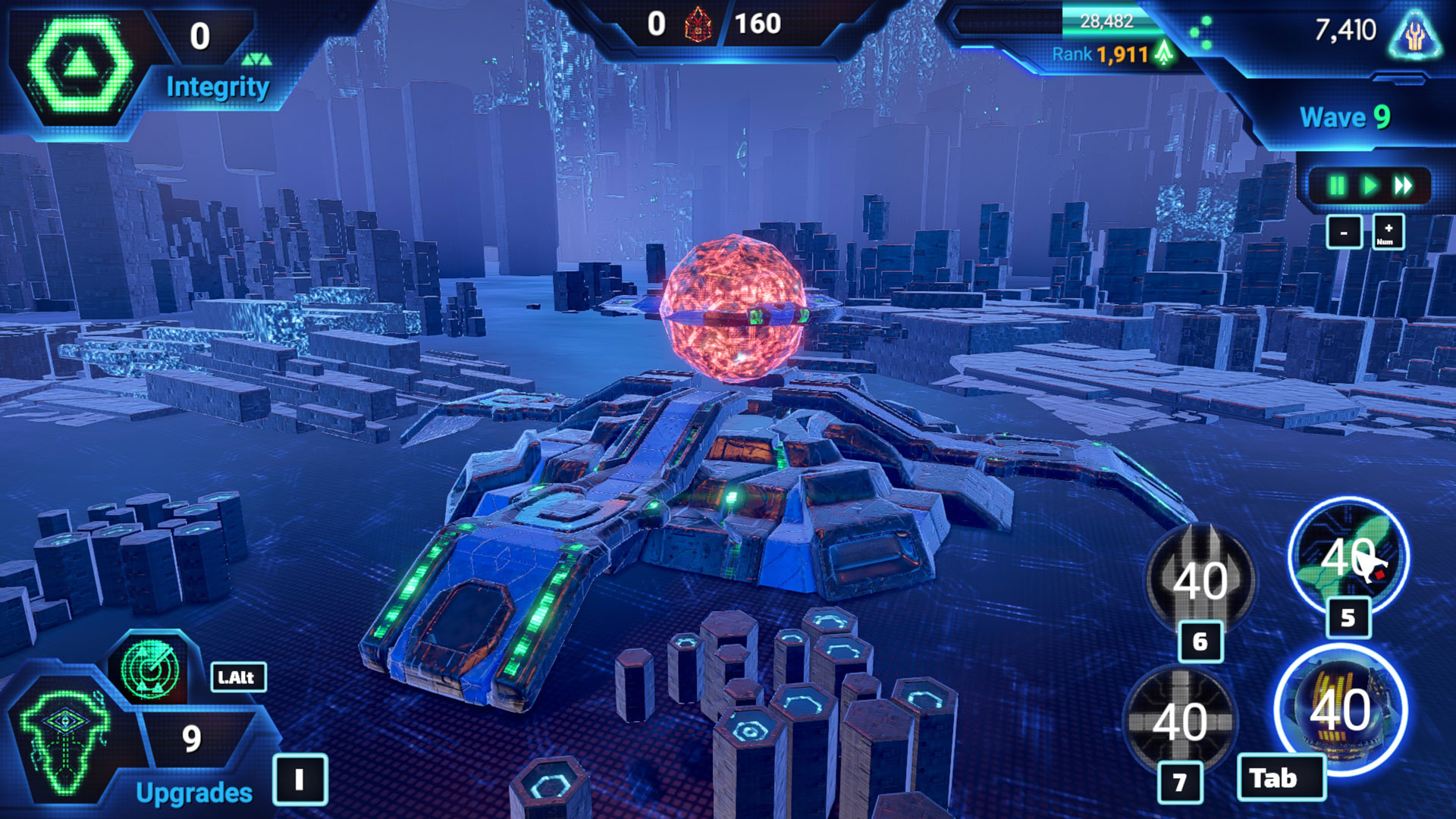Pause the game speed
Viewport: 1456px width, 819px height.
1337,186
